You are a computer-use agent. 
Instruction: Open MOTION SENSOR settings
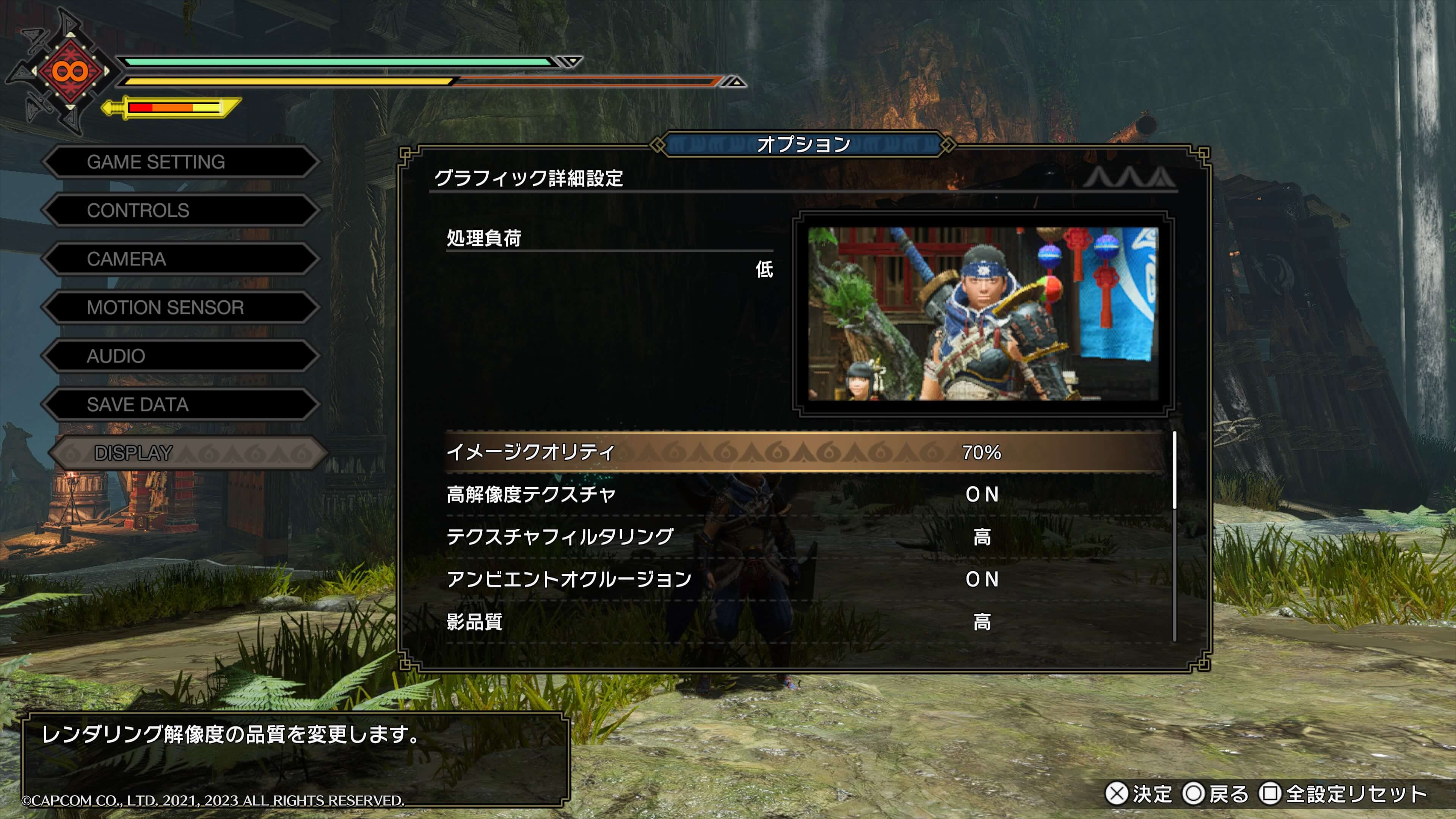pyautogui.click(x=180, y=308)
